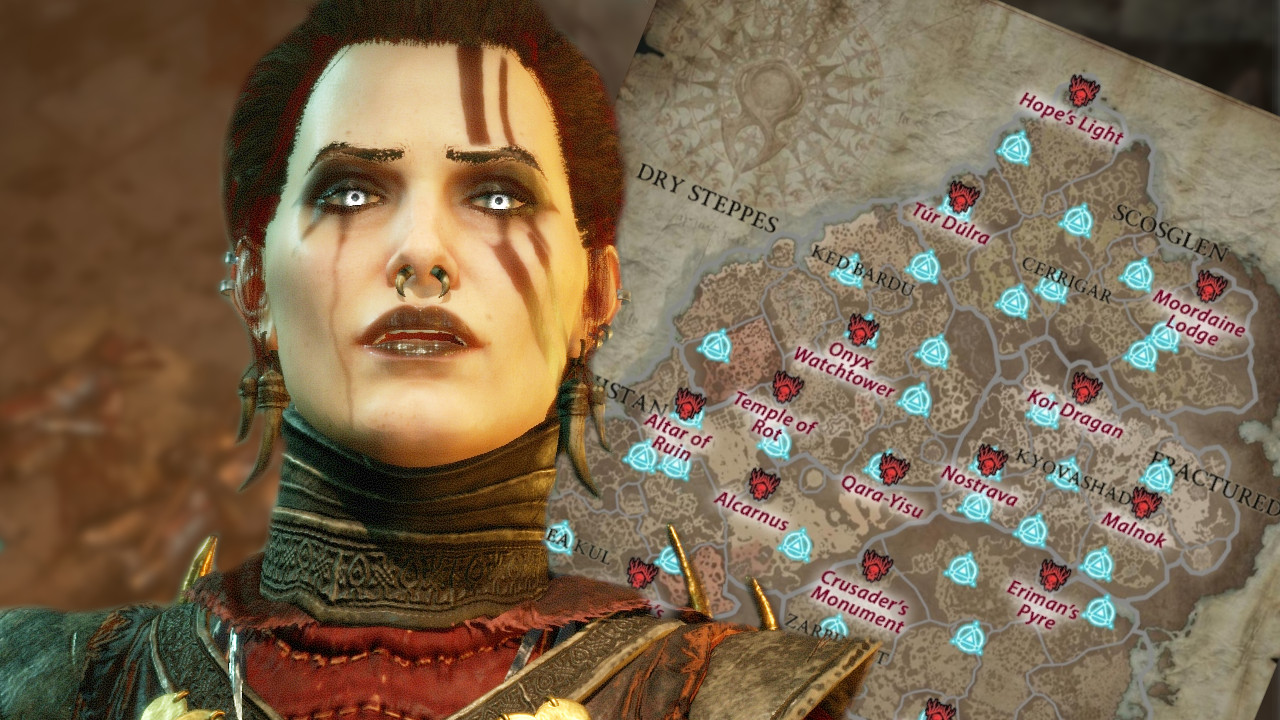The width and height of the screenshot is (1280, 720).
Task: Click the altar marker in the Scosglen region
Action: pos(1080,219)
